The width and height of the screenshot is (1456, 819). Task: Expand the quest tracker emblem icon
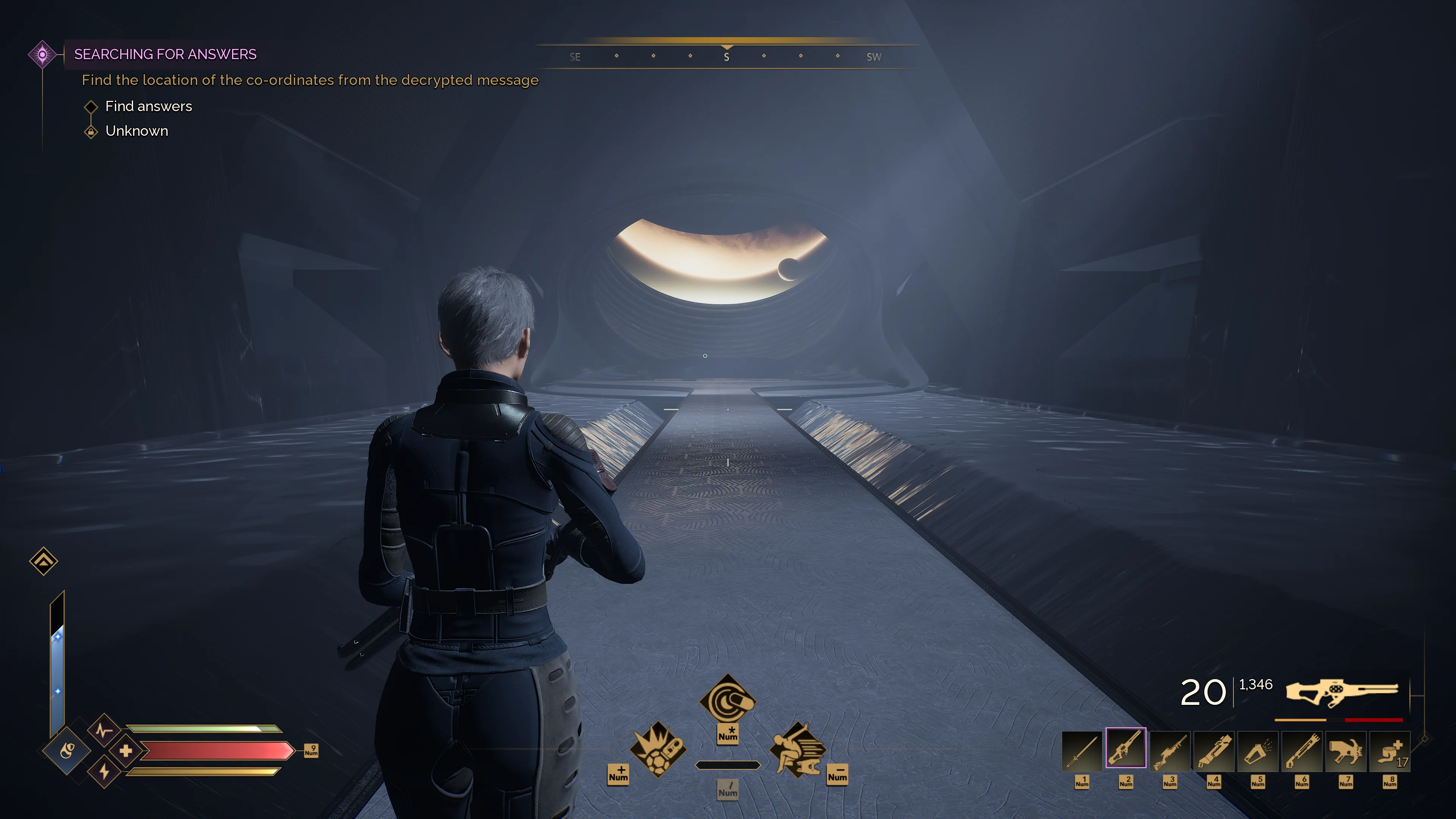click(42, 54)
